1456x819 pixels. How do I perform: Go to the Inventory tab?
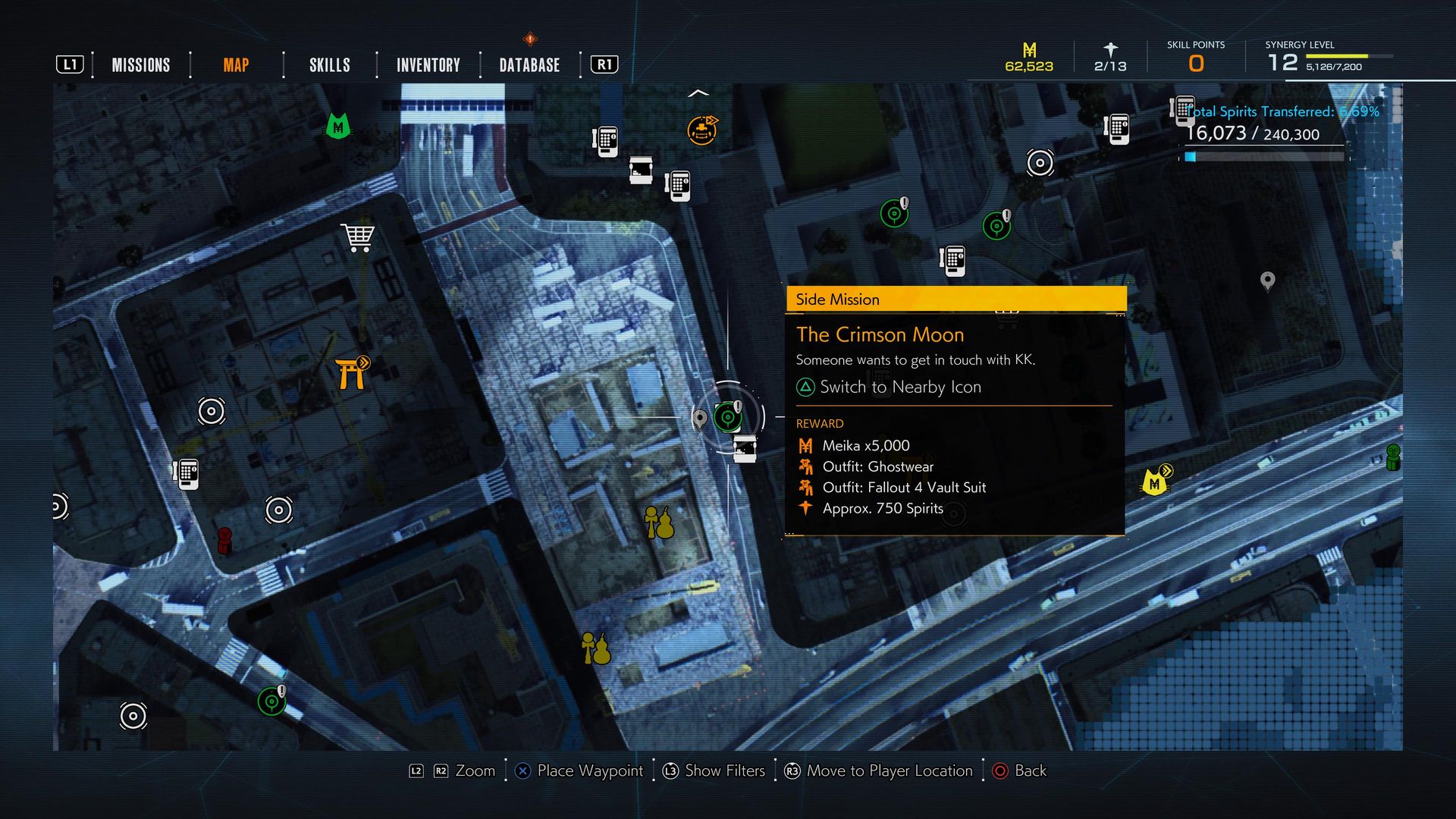[x=428, y=65]
